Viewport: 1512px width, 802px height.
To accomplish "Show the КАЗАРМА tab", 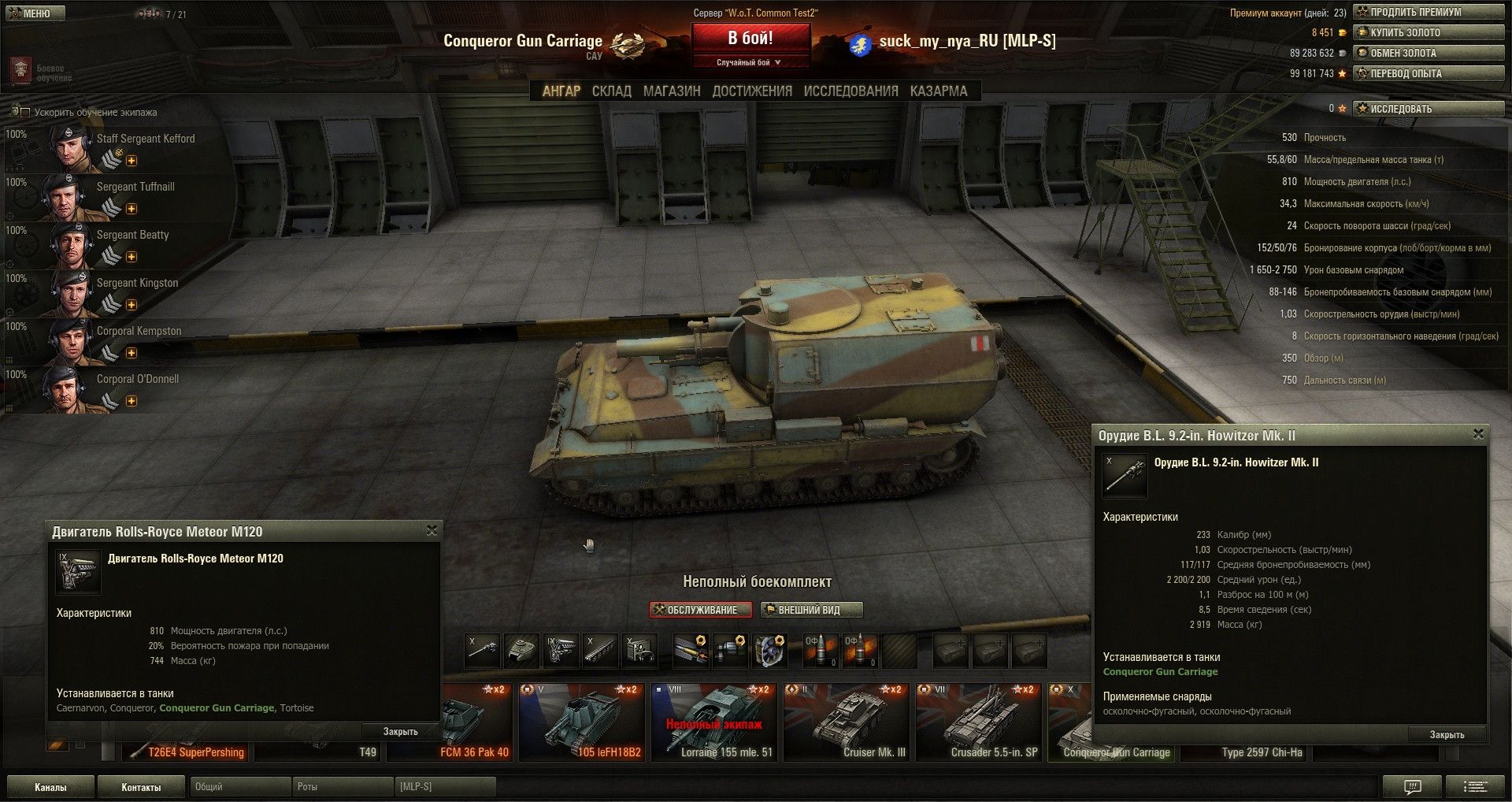I will point(938,91).
